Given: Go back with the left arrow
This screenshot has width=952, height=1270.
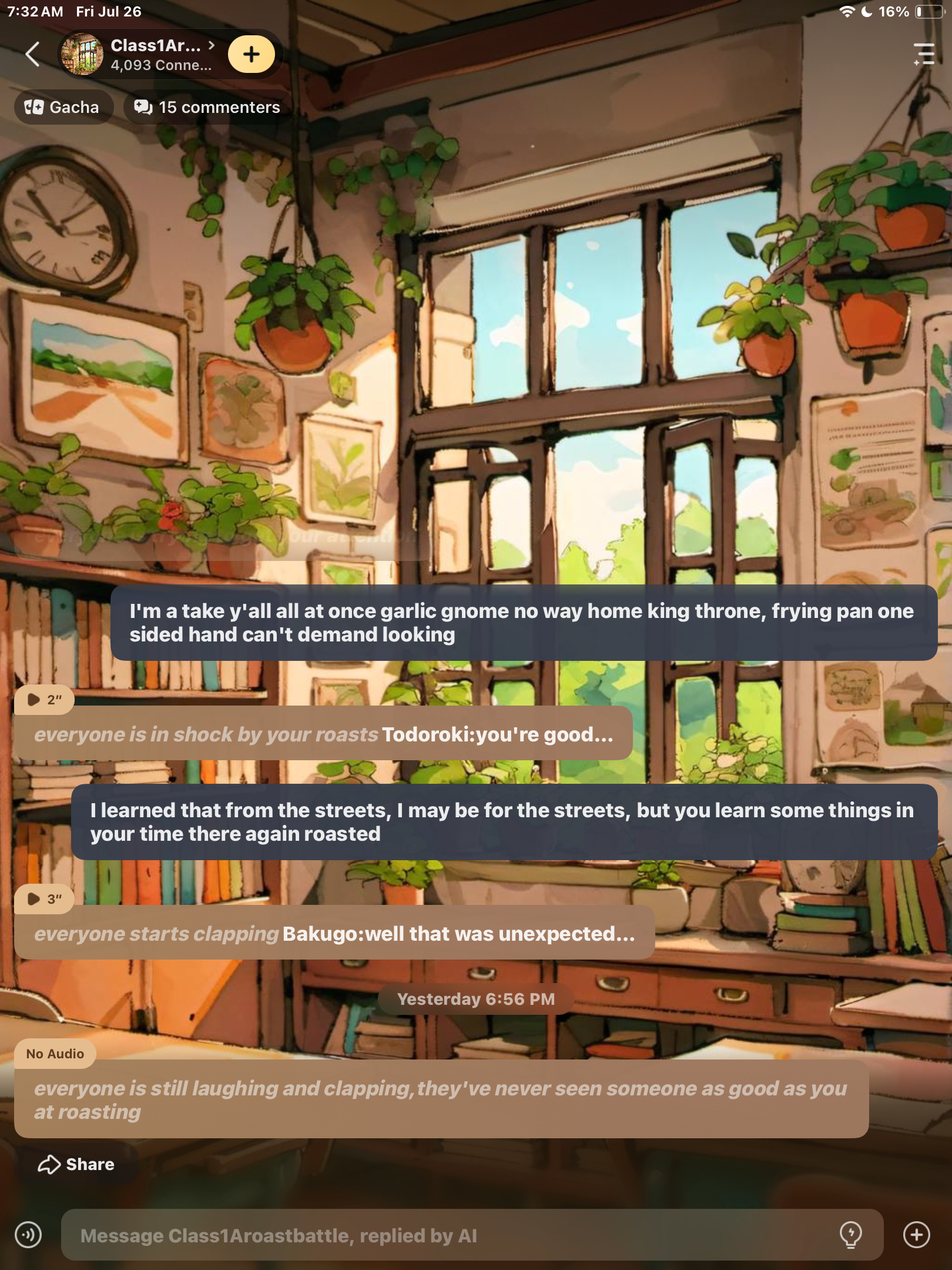Looking at the screenshot, I should coord(33,54).
